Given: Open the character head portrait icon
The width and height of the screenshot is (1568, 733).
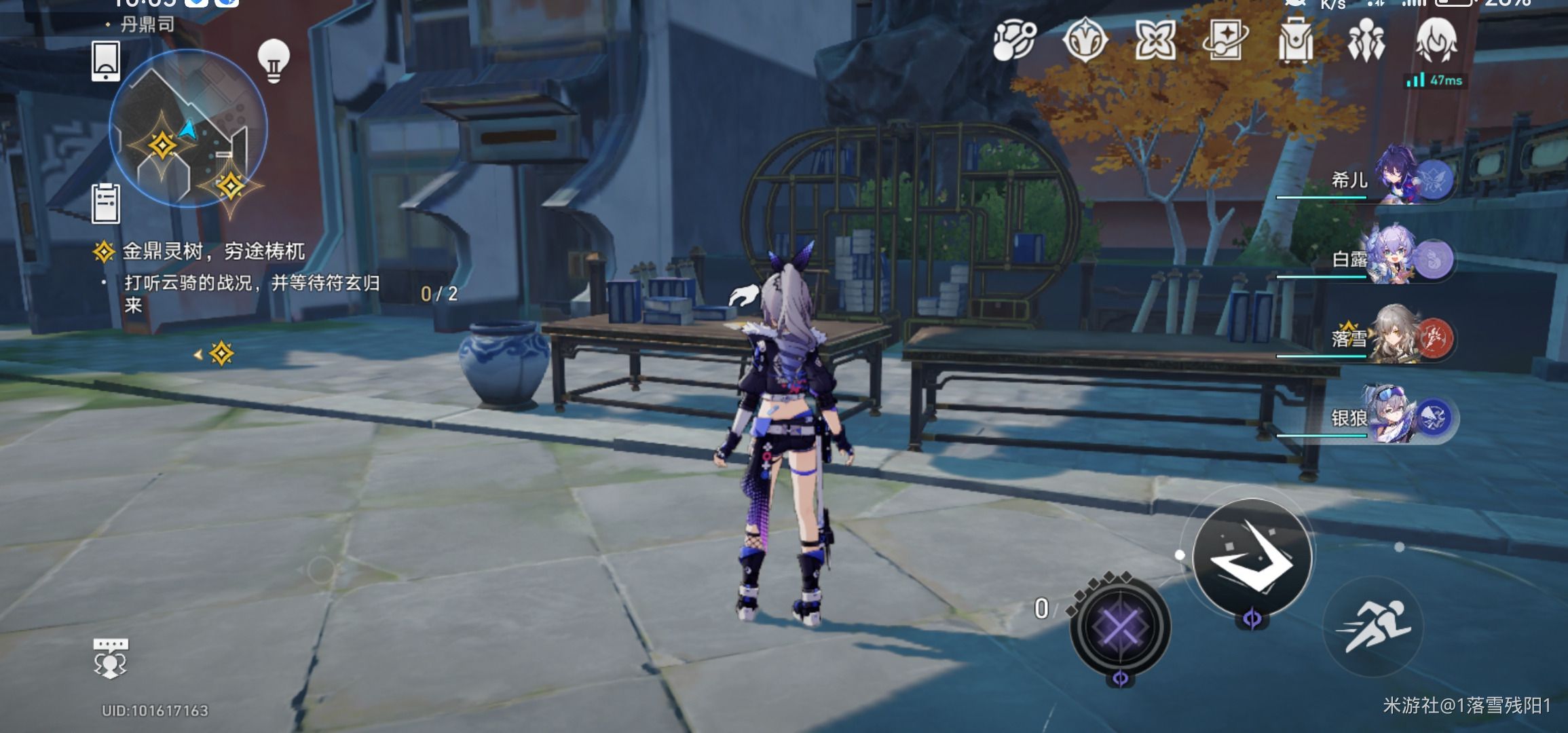Looking at the screenshot, I should 1436,41.
